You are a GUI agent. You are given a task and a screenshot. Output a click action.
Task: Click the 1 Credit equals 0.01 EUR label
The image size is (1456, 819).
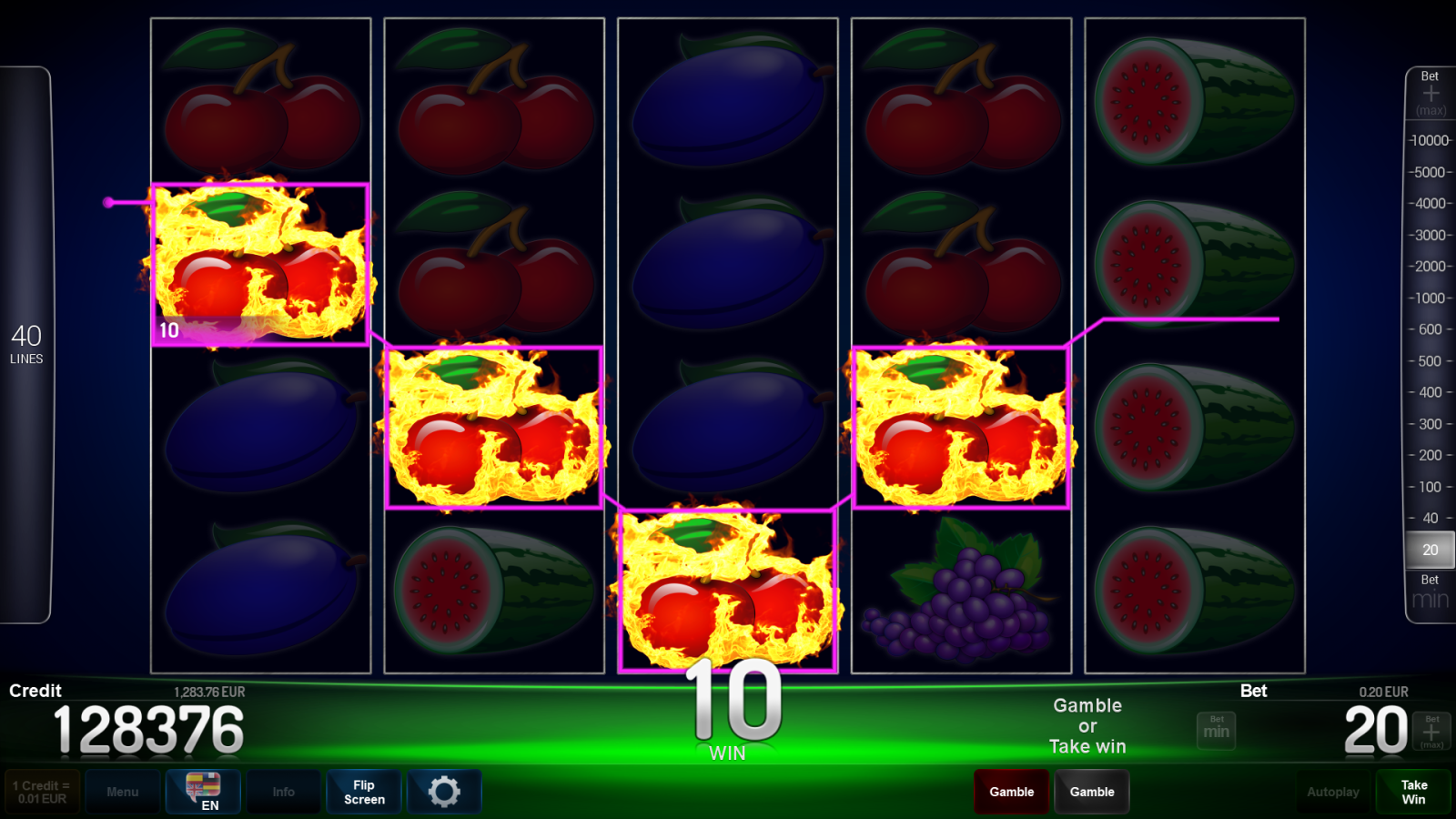coord(41,791)
